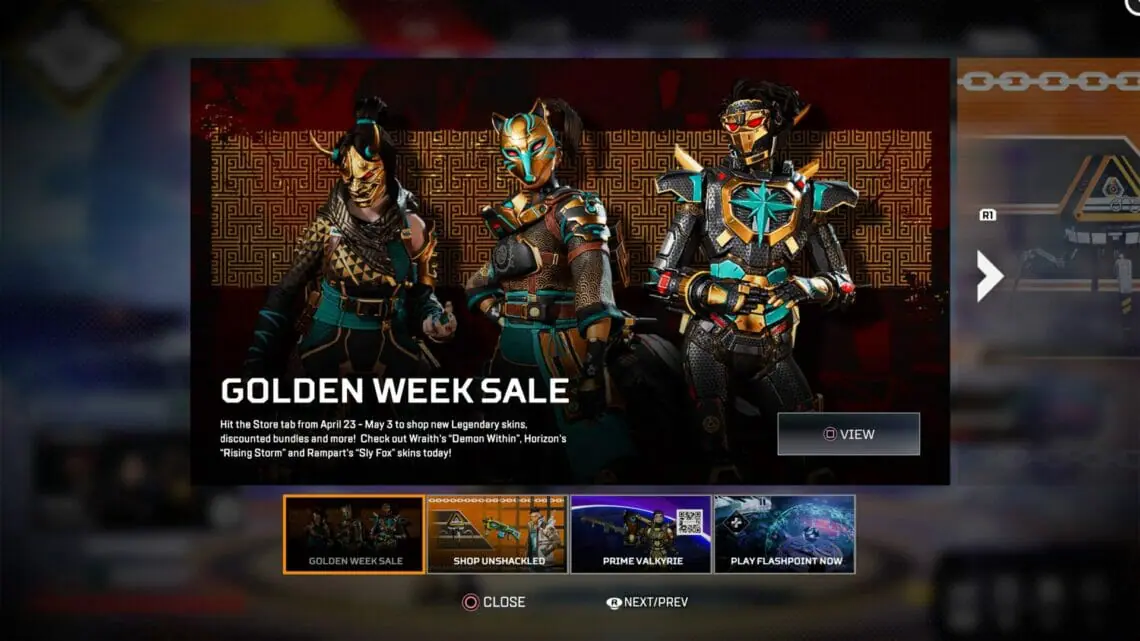The height and width of the screenshot is (641, 1140).
Task: Select the Golden Week Sale thumbnail
Action: click(x=354, y=534)
